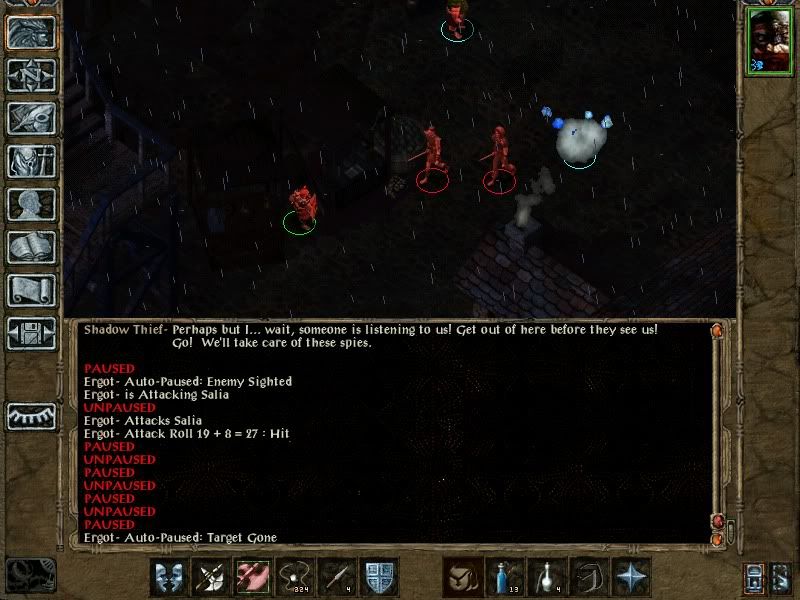Open the priest scroll screen

pos(31,290)
